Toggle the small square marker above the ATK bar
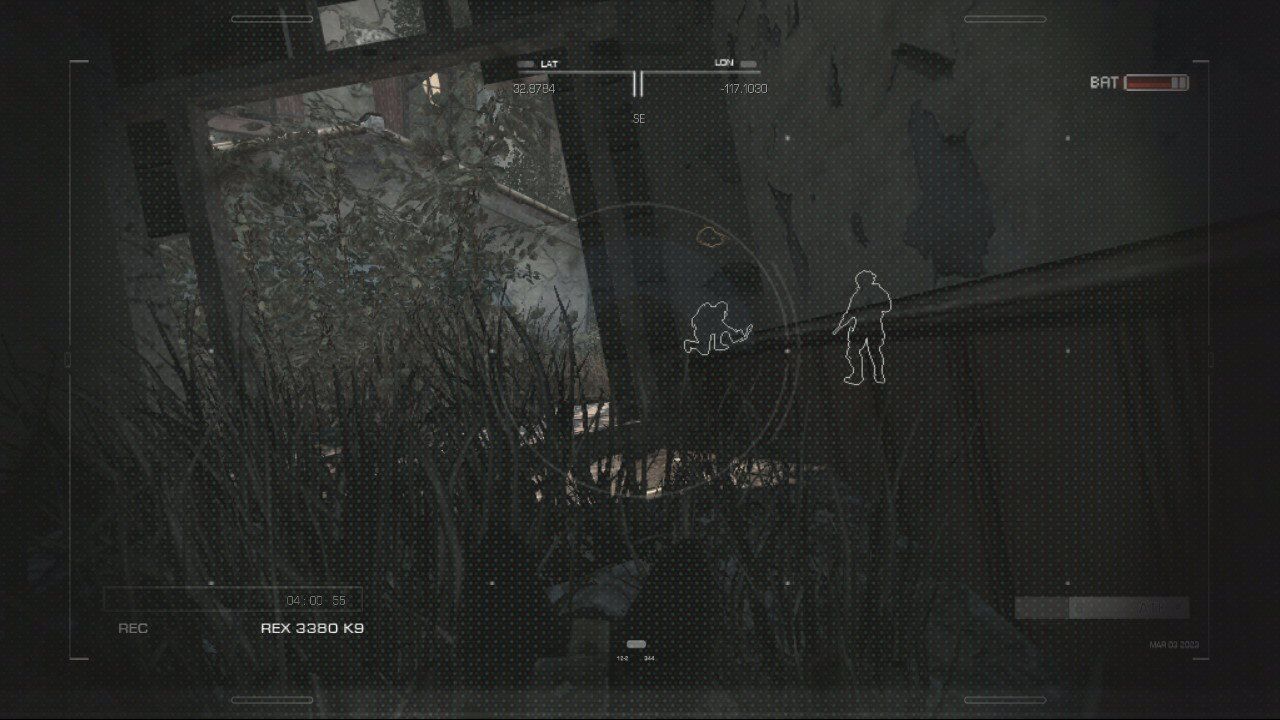This screenshot has height=720, width=1280. (x=1067, y=582)
